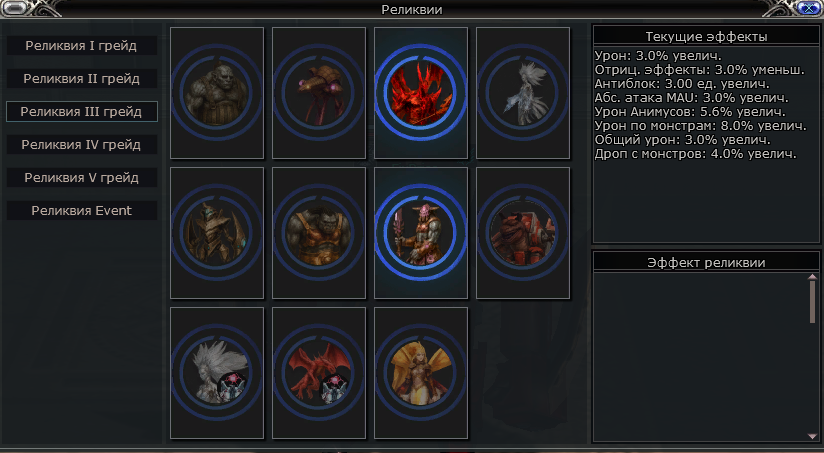Screen dimensions: 824x453
Task: Click the golden armored warrior relic
Action: pyautogui.click(x=217, y=233)
